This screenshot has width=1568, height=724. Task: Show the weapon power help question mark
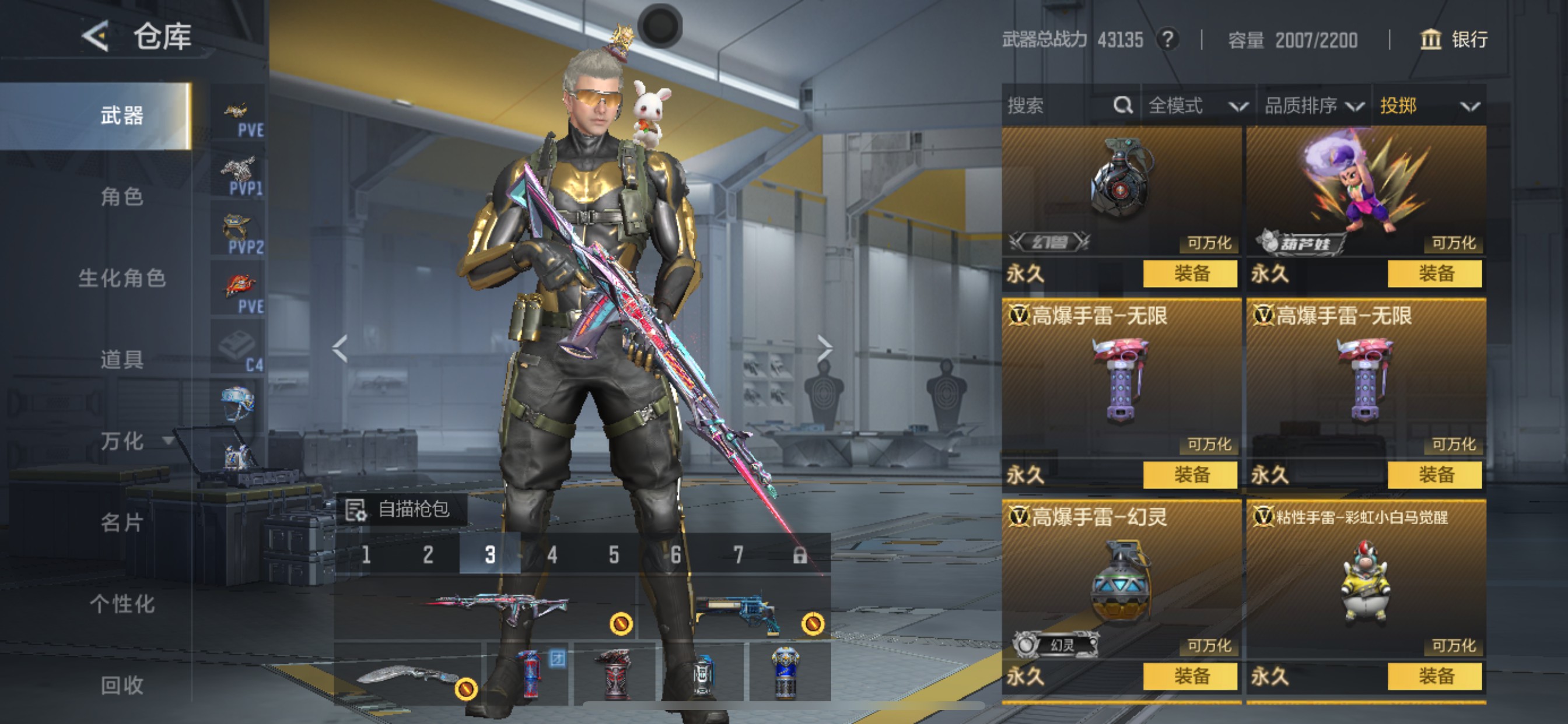(x=1167, y=40)
